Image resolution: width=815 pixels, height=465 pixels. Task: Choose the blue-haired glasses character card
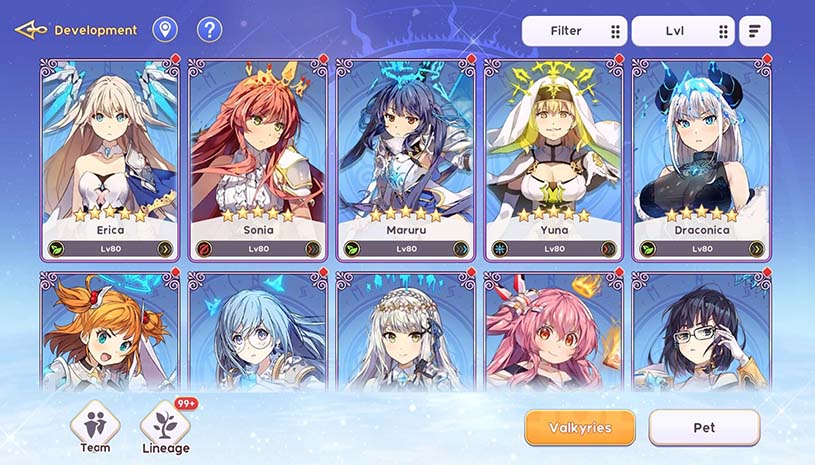point(258,330)
